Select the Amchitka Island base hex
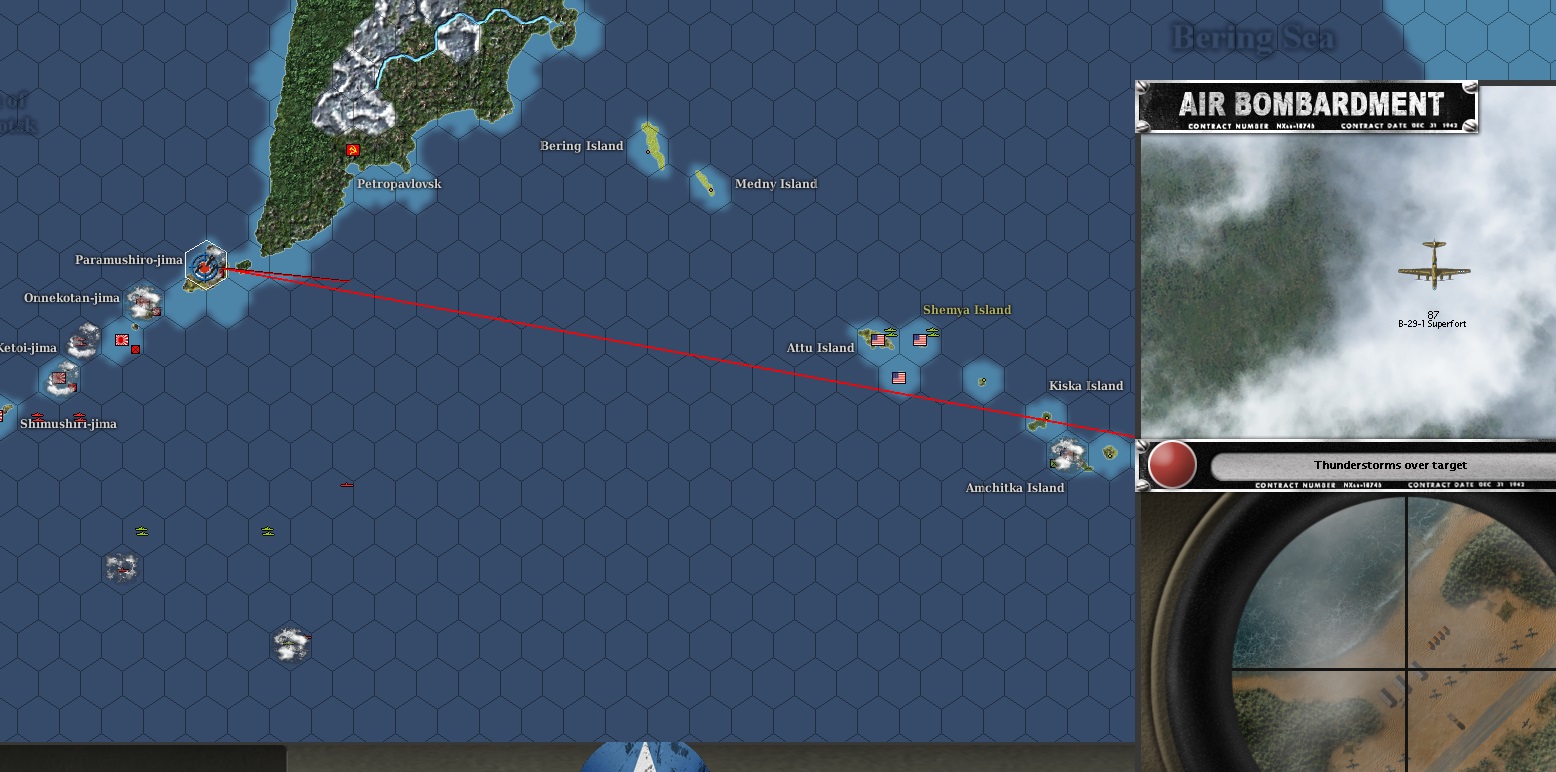The width and height of the screenshot is (1556, 772). pos(1067,456)
